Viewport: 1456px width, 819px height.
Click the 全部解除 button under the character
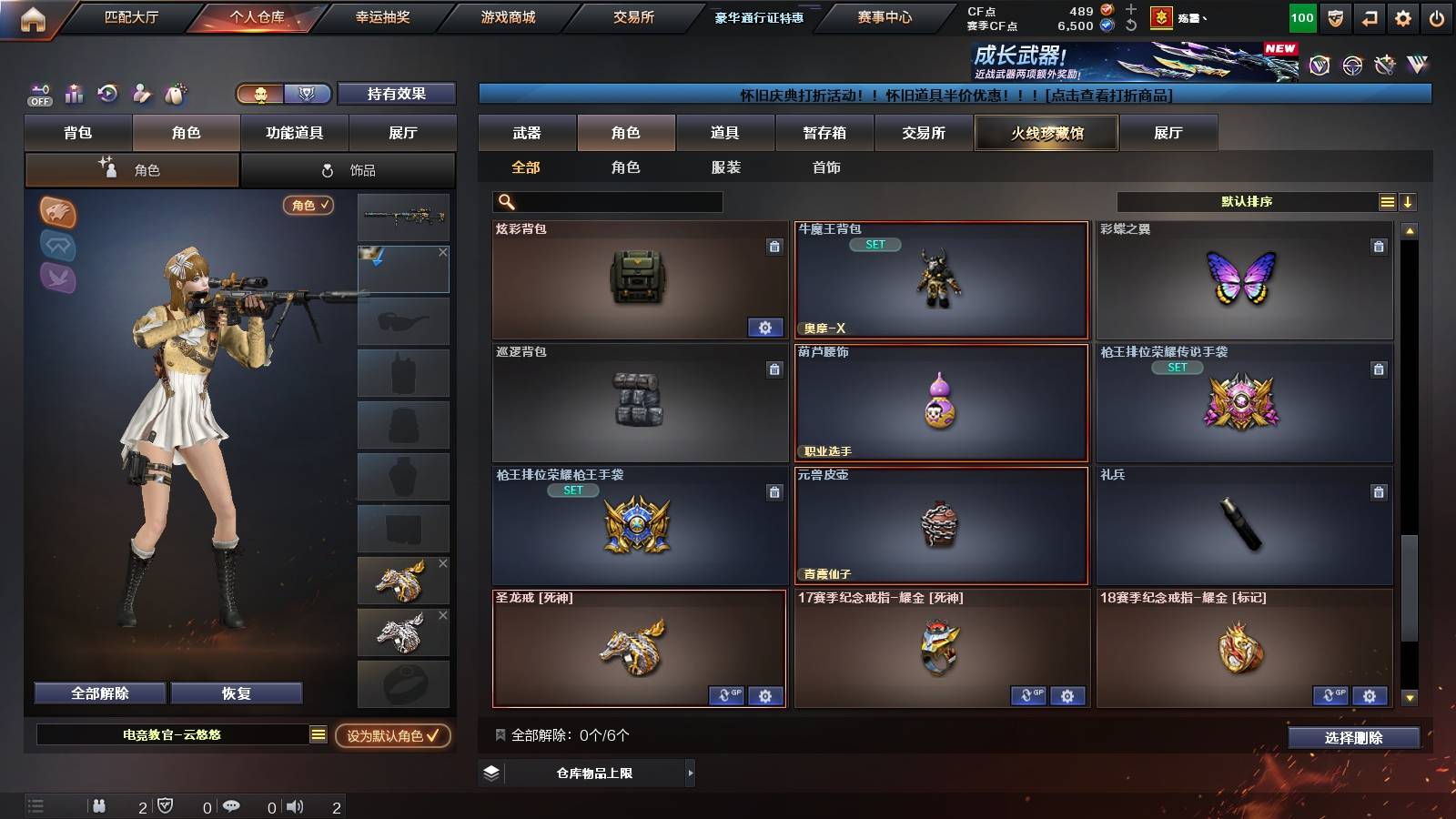tap(98, 693)
